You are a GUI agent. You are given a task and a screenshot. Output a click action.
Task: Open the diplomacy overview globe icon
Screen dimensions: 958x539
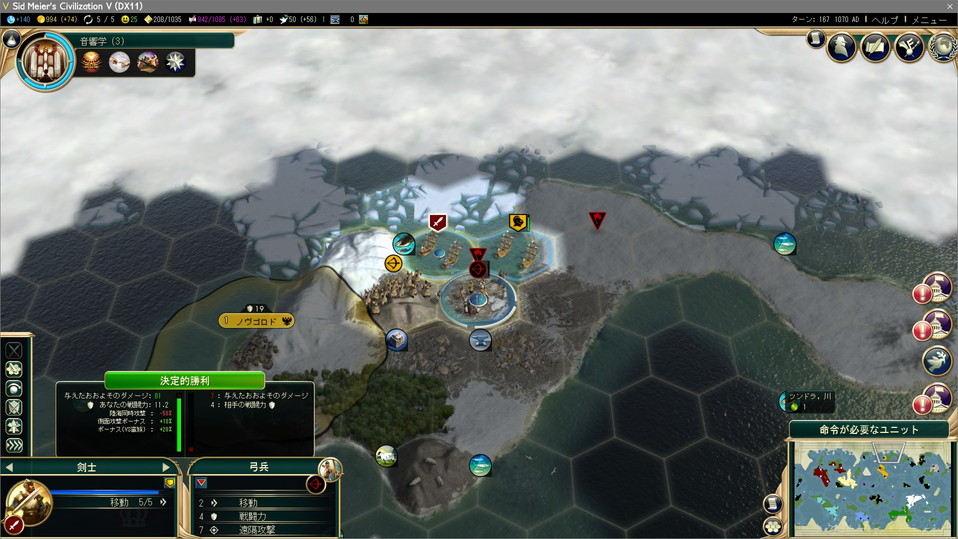point(942,46)
